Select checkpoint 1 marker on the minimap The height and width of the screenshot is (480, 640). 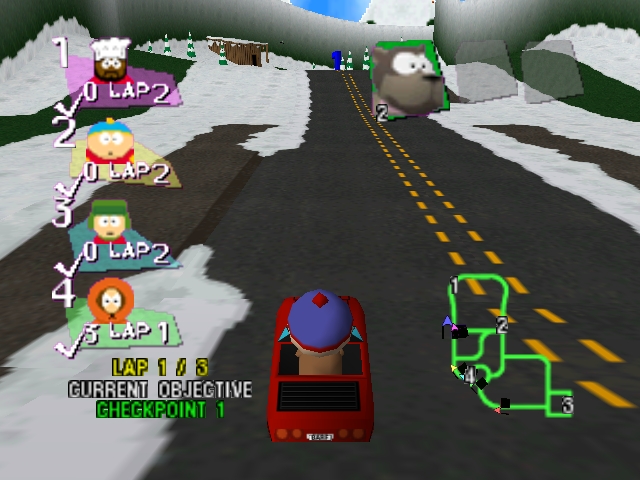click(x=454, y=285)
